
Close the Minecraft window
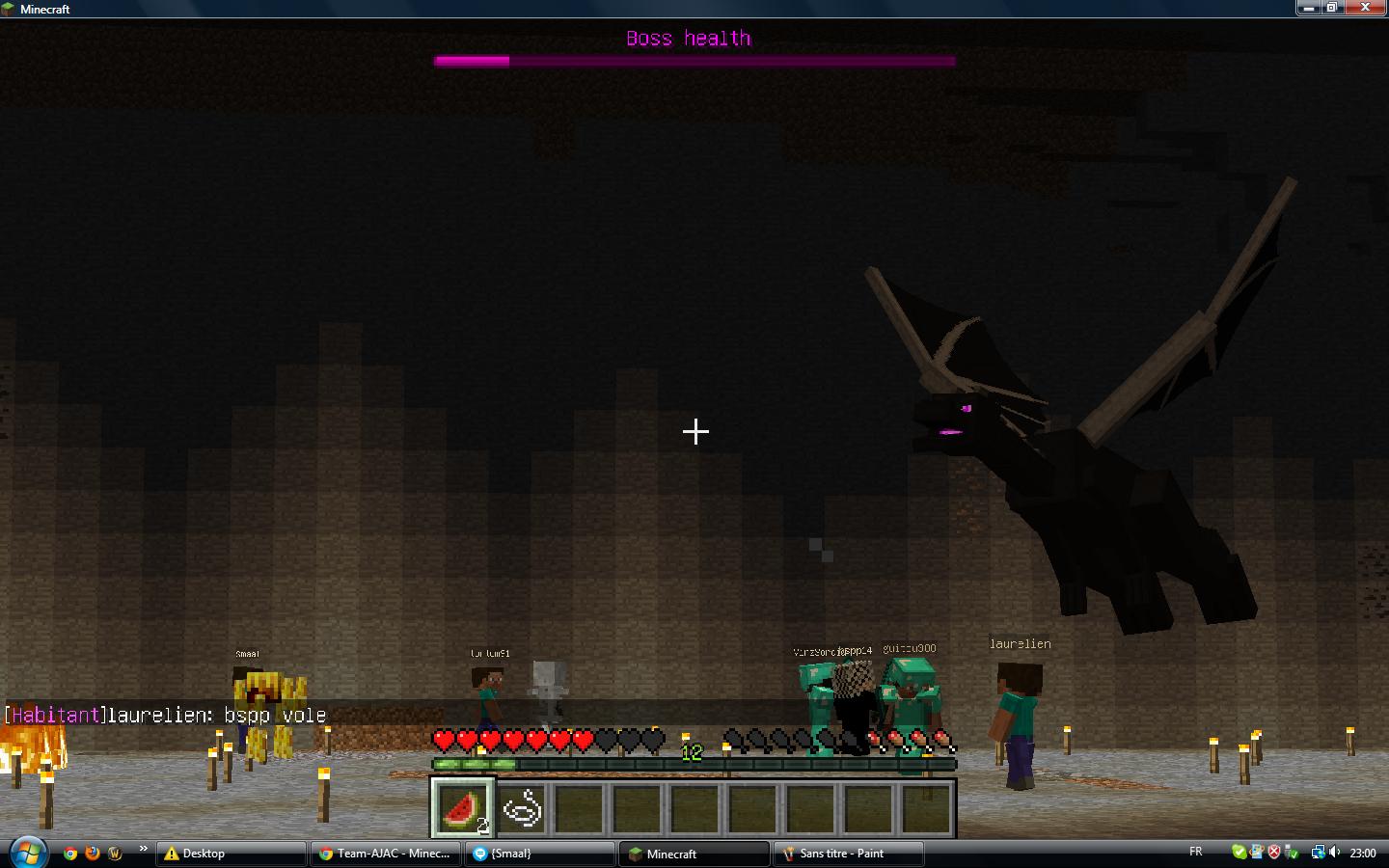[x=1364, y=8]
